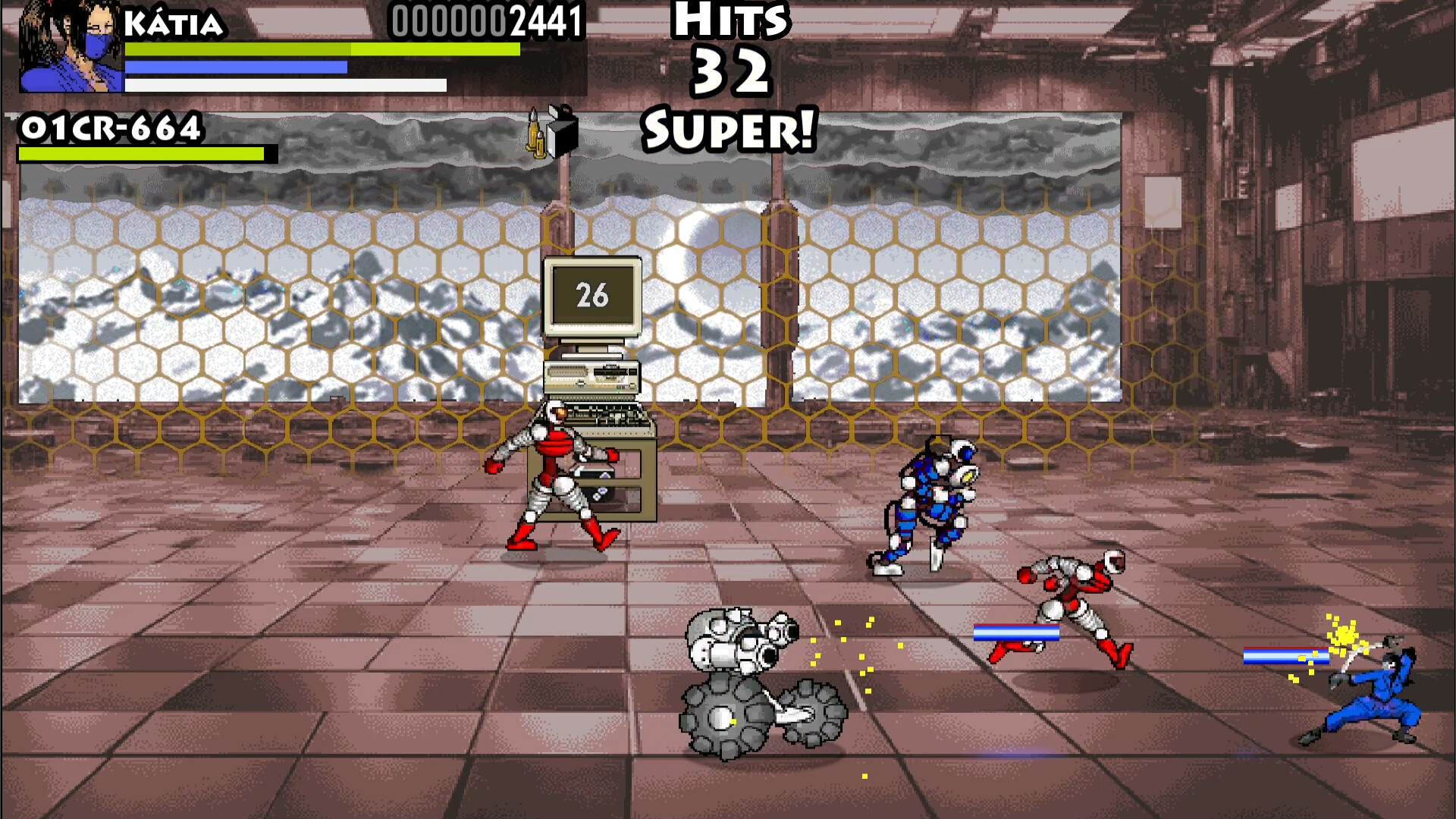This screenshot has width=1456, height=819.
Task: Click the bullet ammo pickup item
Action: click(x=535, y=136)
